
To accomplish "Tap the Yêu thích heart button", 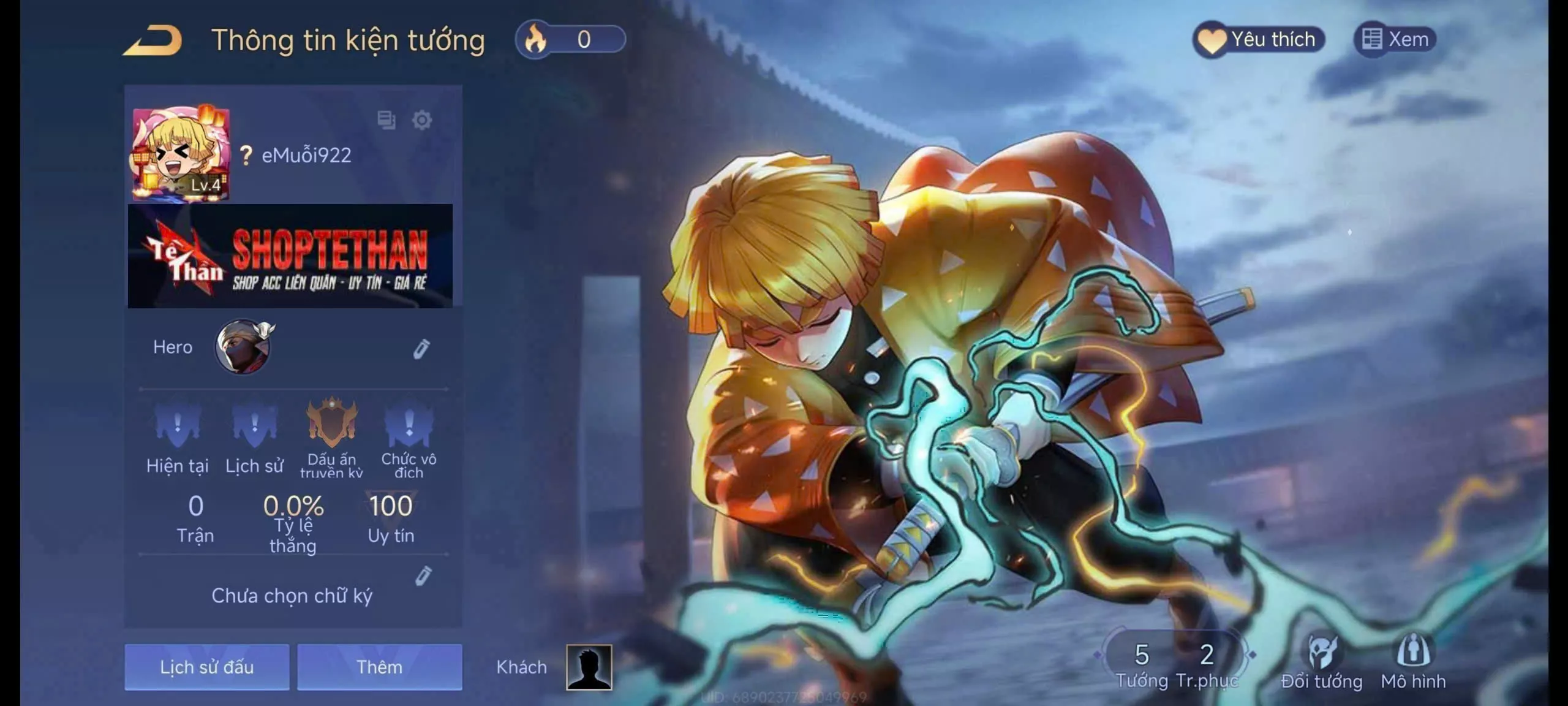I will [x=1258, y=40].
